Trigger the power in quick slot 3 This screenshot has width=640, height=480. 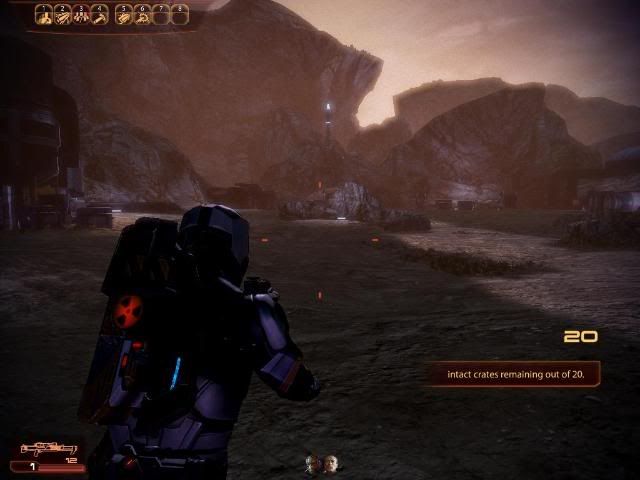(x=82, y=15)
